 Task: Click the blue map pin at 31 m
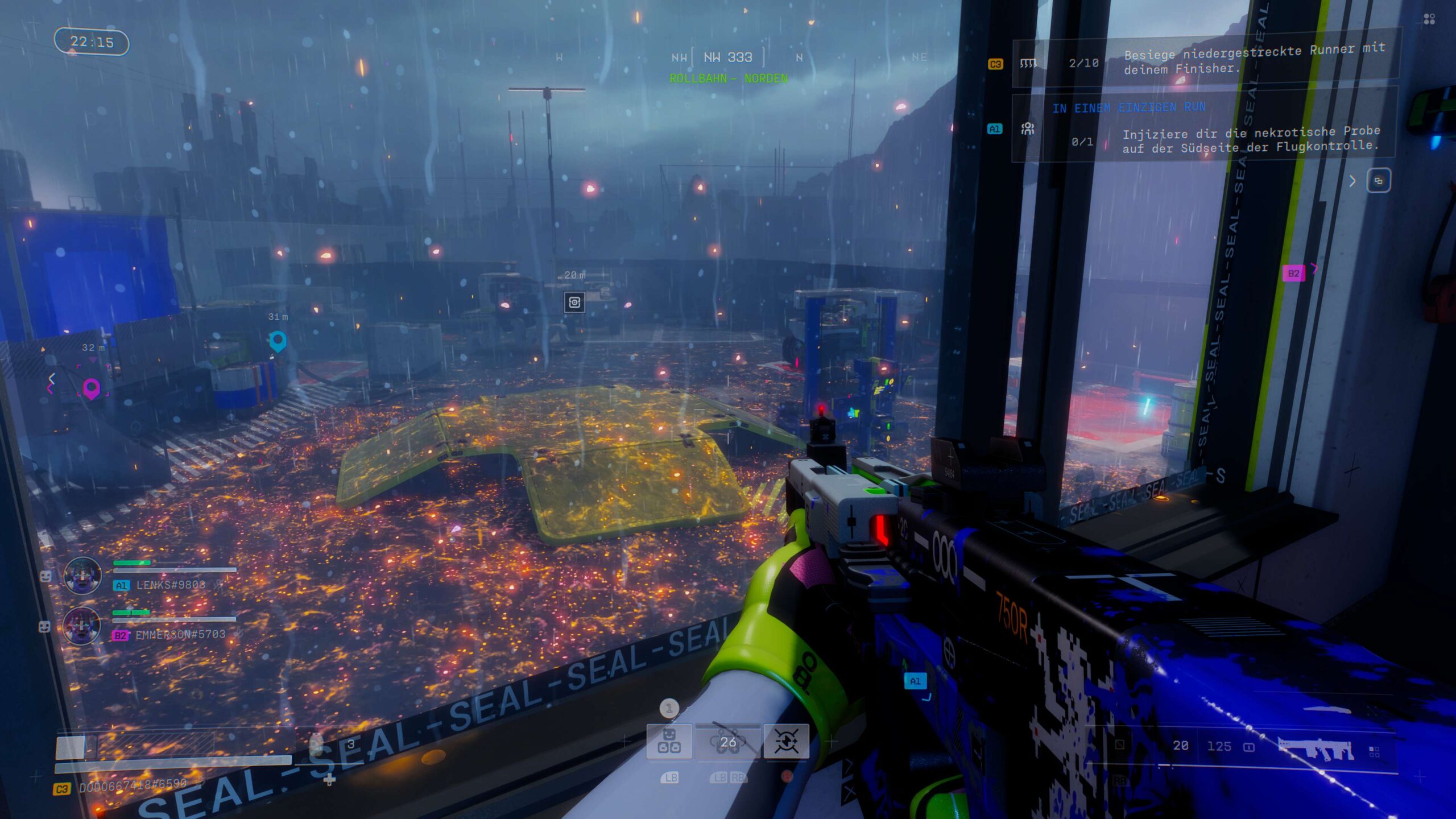coord(278,341)
